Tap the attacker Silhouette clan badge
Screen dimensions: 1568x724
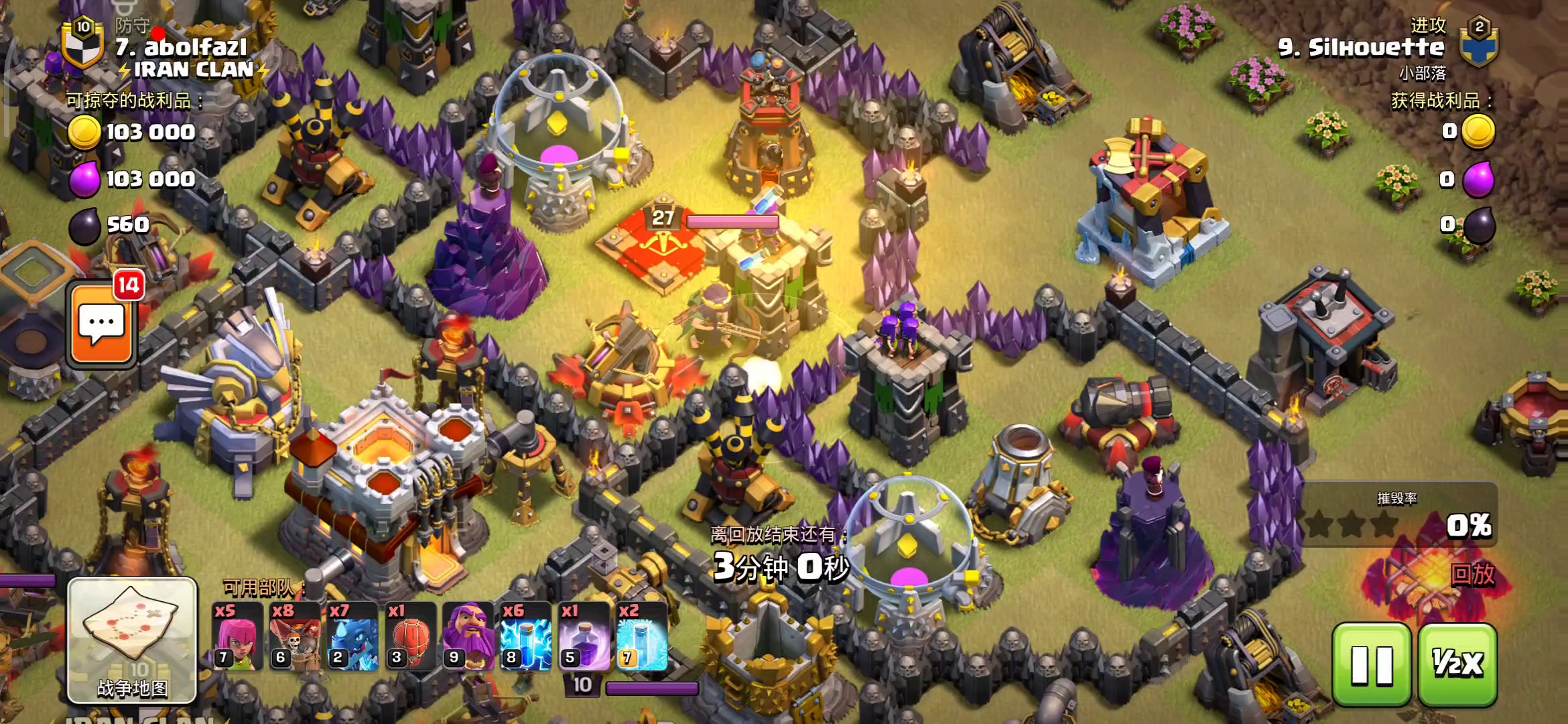pyautogui.click(x=1479, y=44)
